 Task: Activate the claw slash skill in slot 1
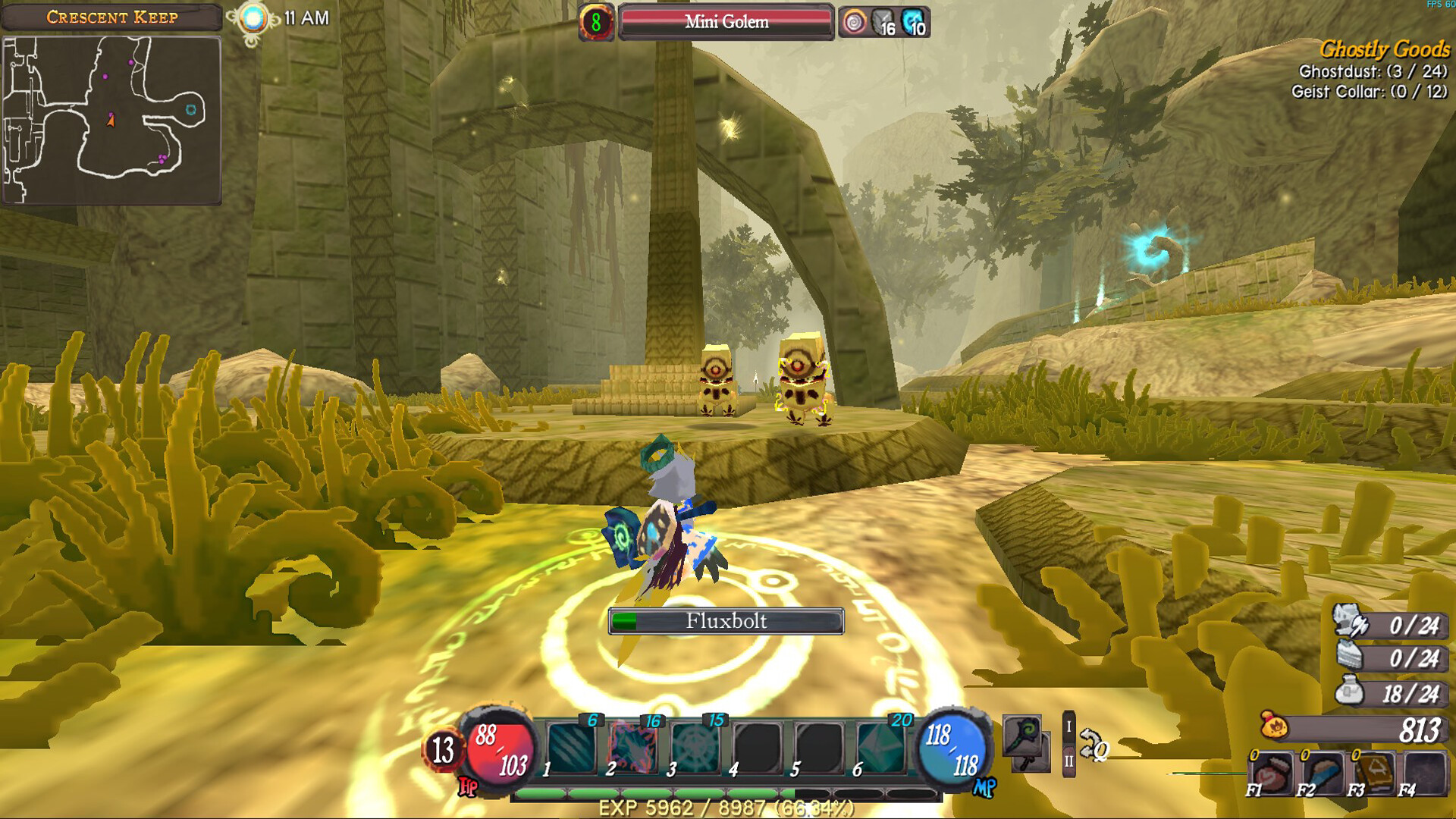point(571,747)
